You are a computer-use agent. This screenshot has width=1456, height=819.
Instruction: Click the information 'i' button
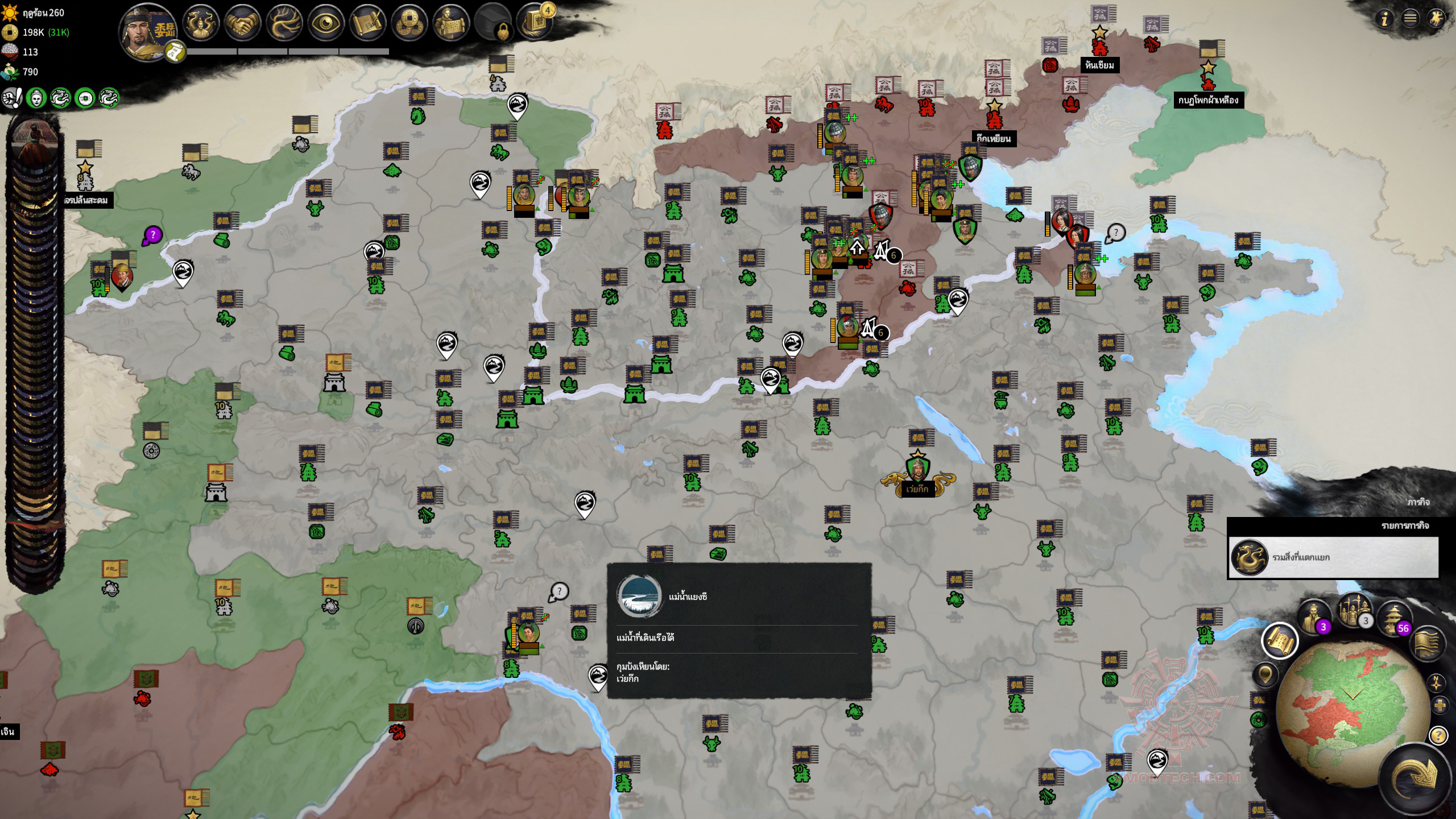point(1384,19)
